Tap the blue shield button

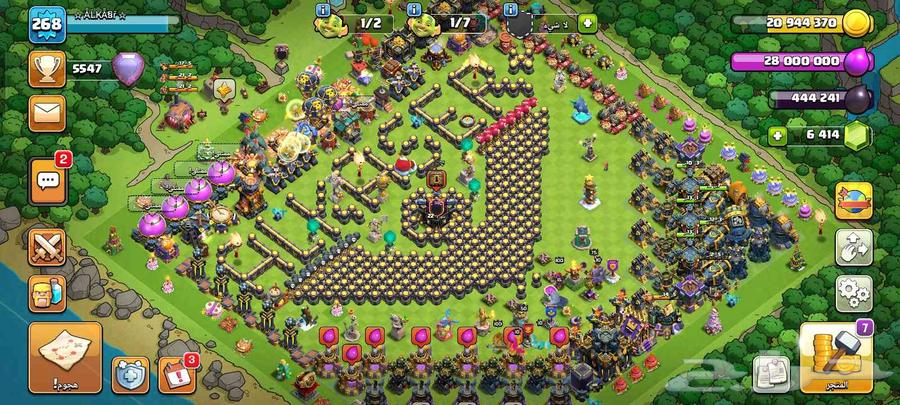coord(131,373)
